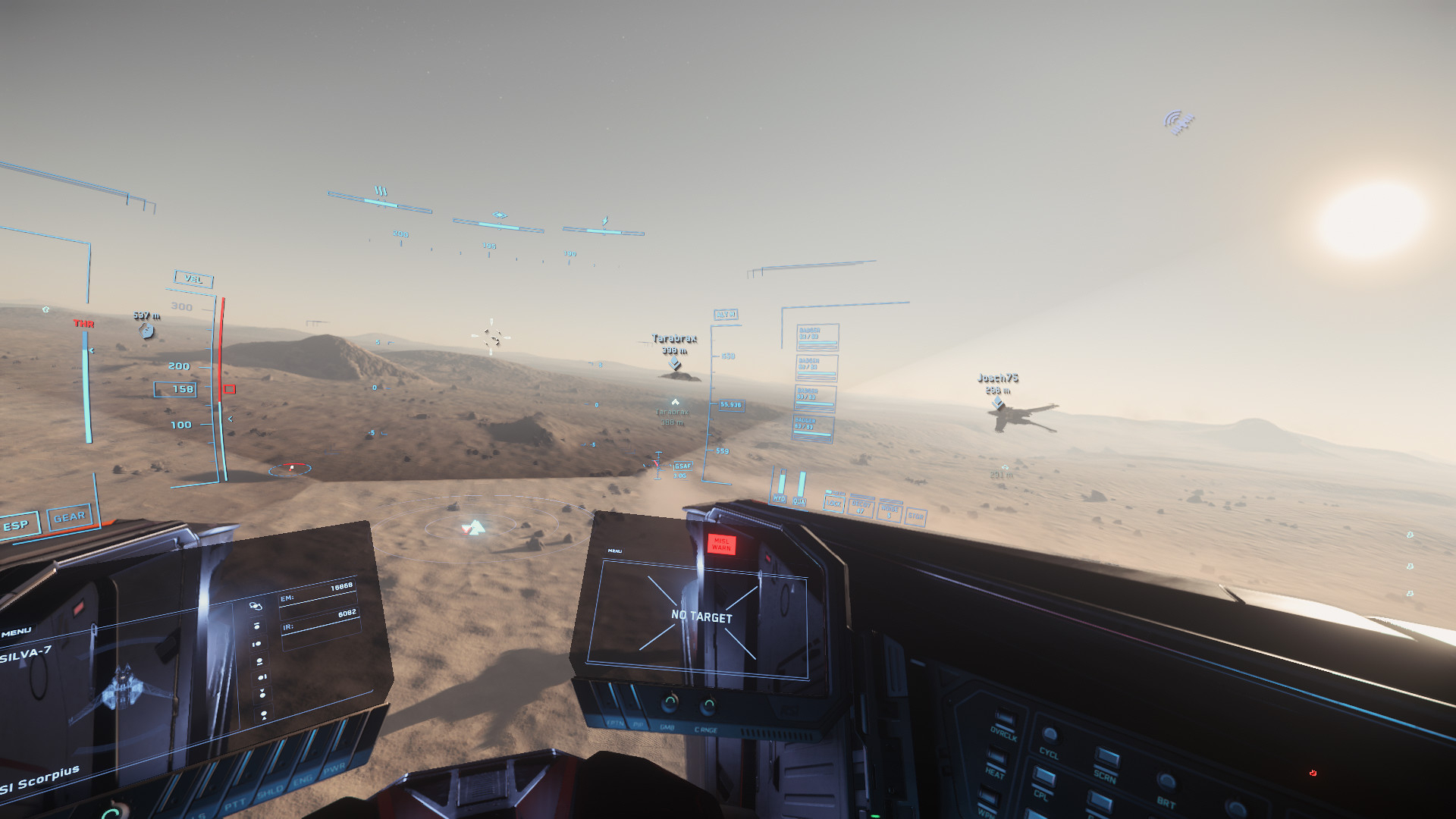Click the NOISE countermeasure indicator
The width and height of the screenshot is (1456, 819).
(x=890, y=511)
